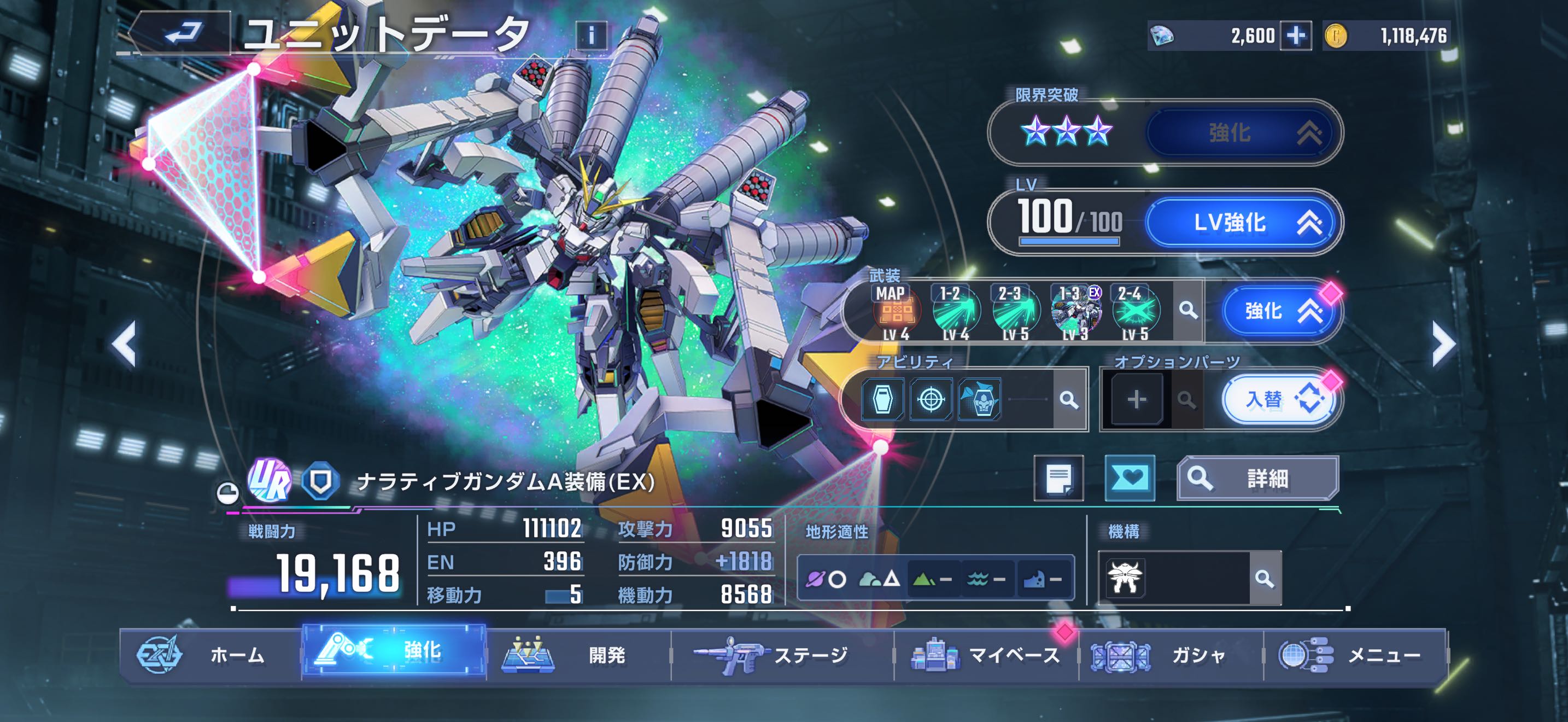Select the MAP weapon icon
This screenshot has height=722, width=1568.
(x=896, y=312)
